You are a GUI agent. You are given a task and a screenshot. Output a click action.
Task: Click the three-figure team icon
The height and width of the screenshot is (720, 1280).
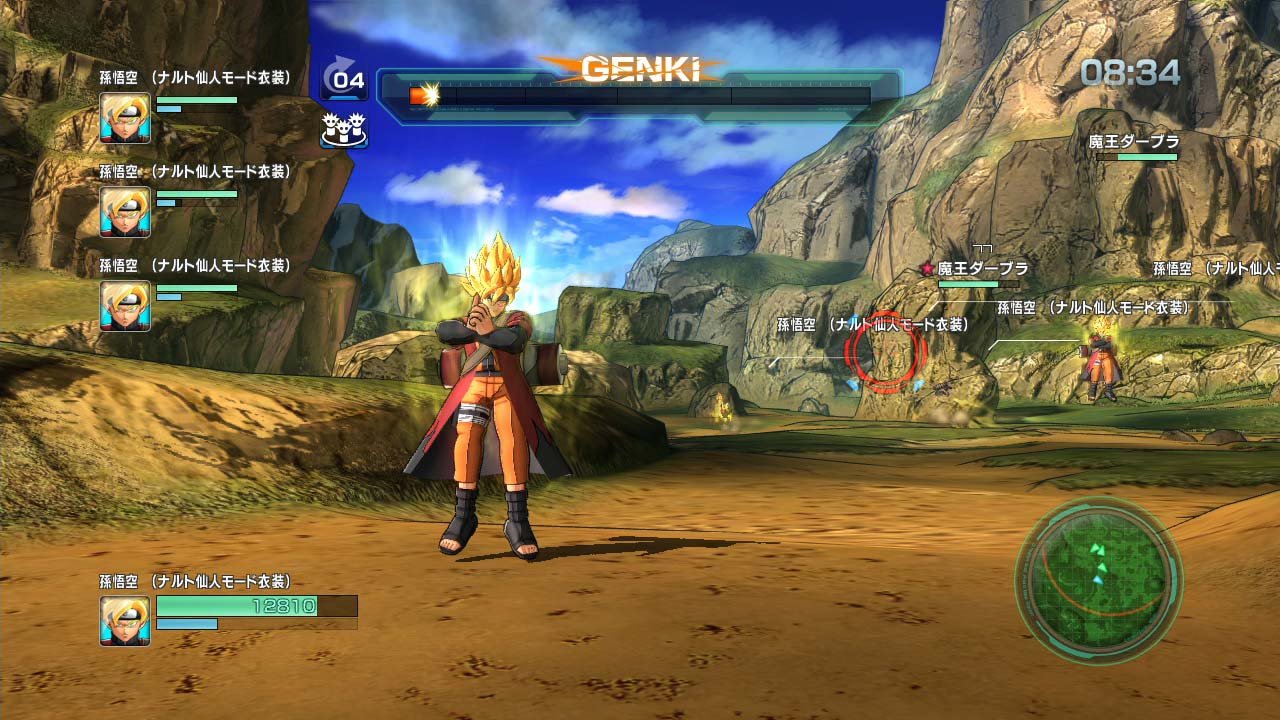coord(344,129)
